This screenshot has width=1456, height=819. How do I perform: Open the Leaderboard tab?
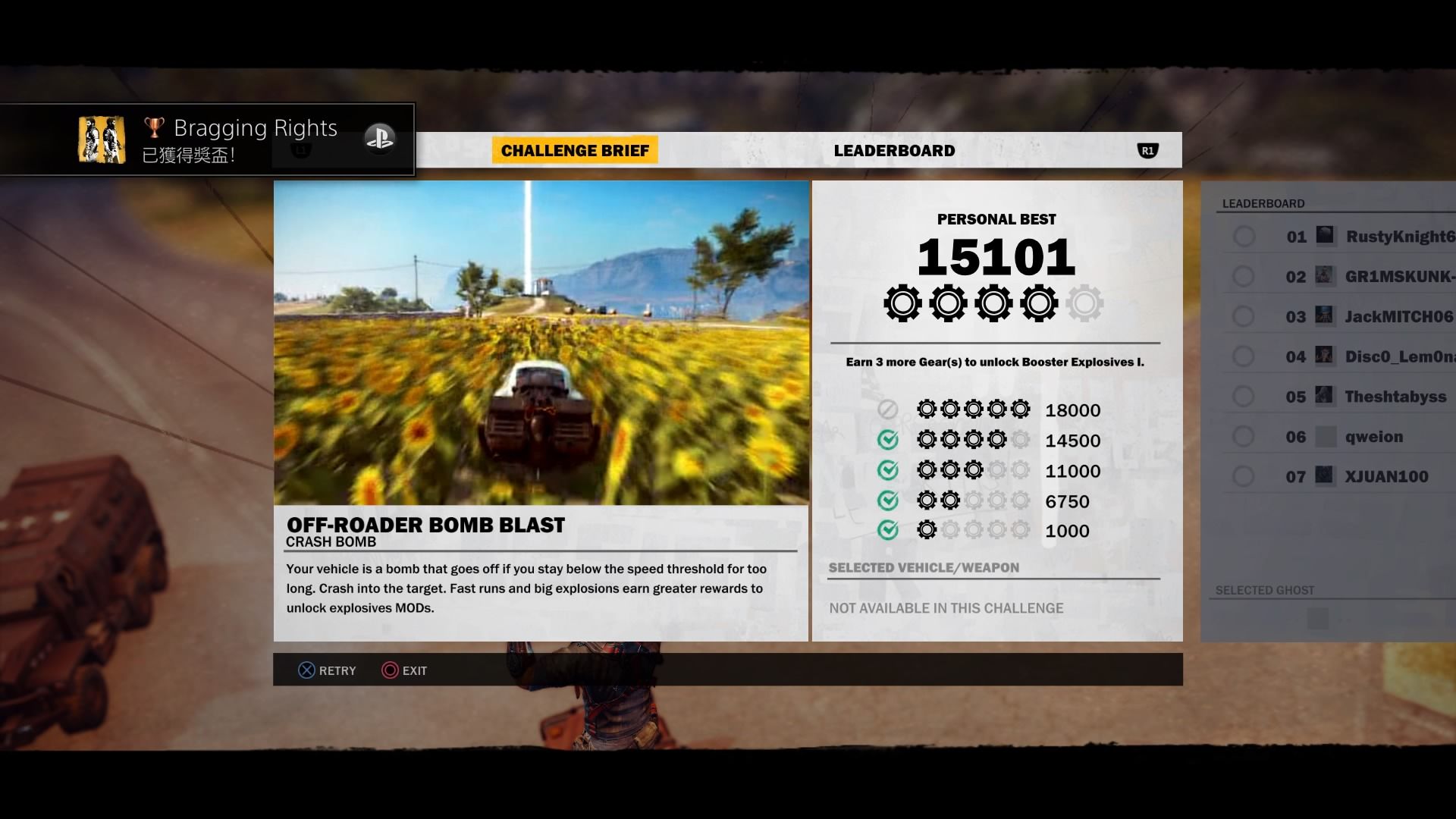(894, 150)
